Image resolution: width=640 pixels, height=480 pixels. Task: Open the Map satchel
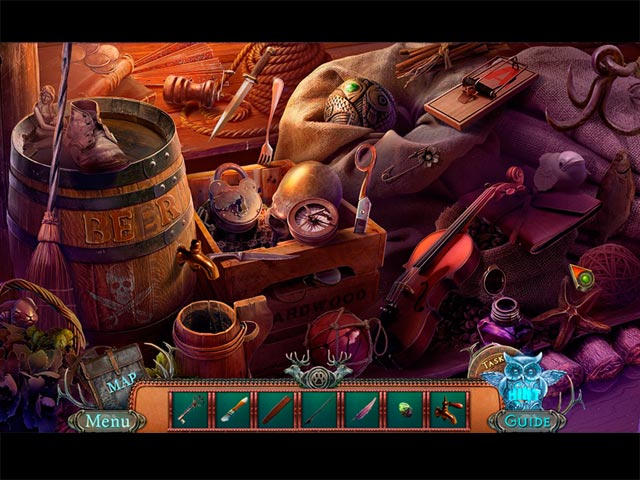pos(116,380)
